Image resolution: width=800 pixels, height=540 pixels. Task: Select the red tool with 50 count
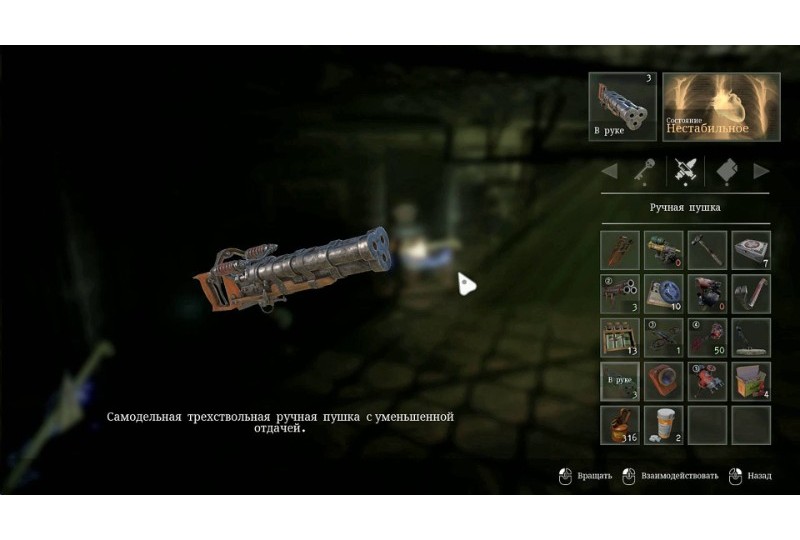707,338
